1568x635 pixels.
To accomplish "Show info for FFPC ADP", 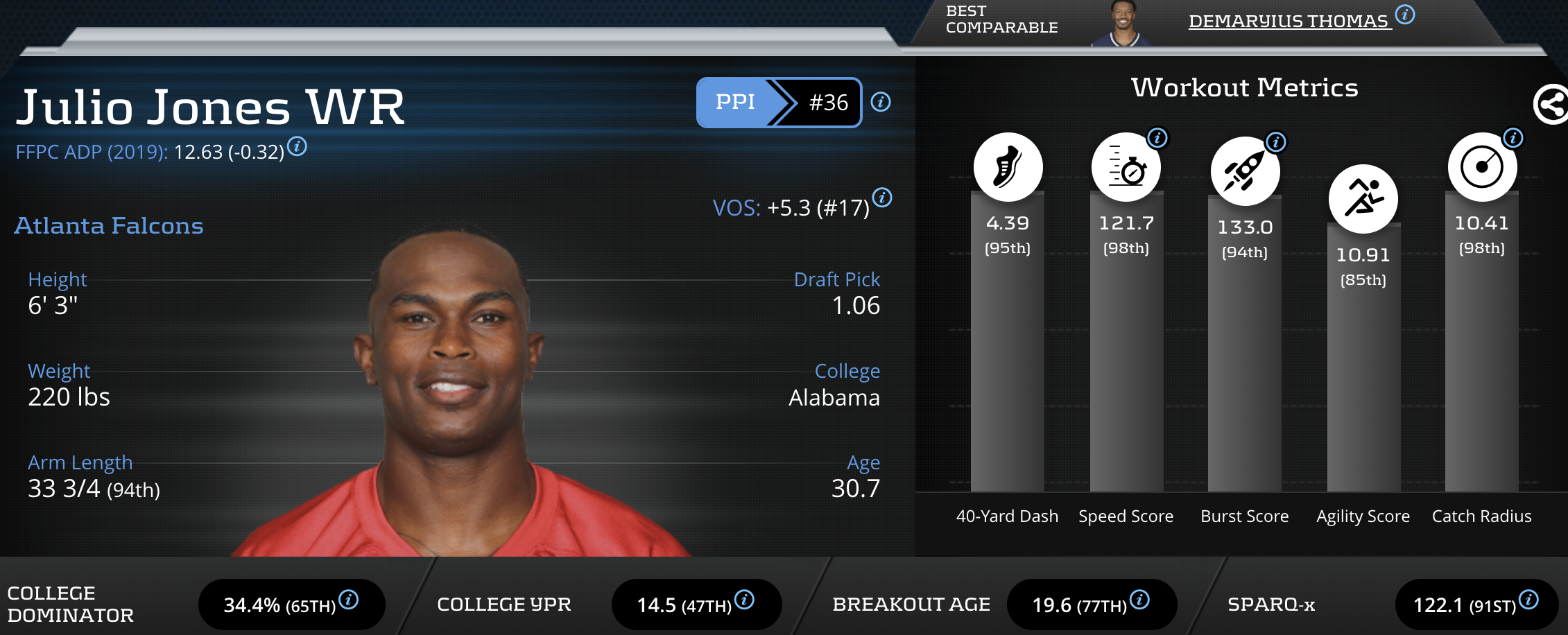I will pos(298,147).
